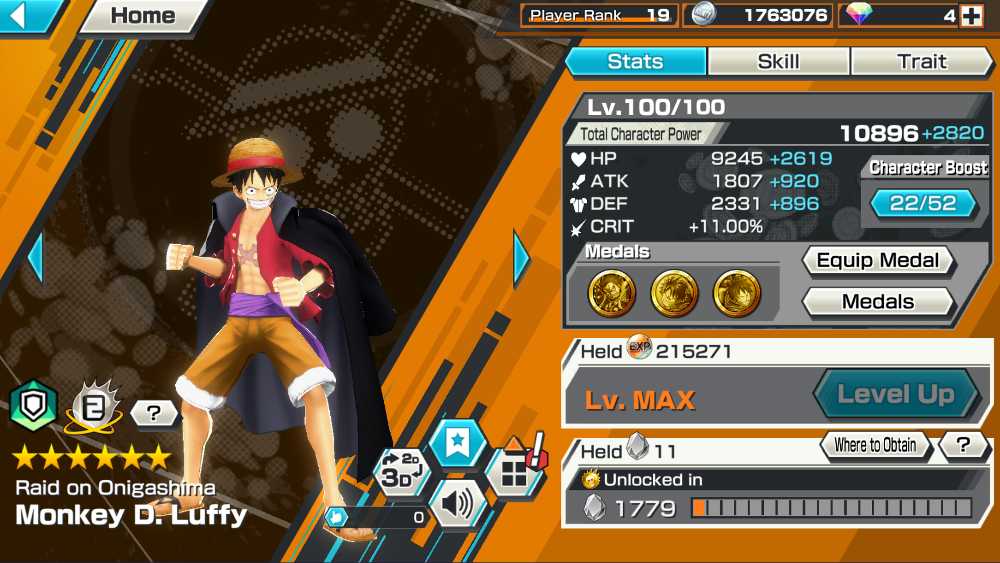Open the Skill tab

(778, 62)
